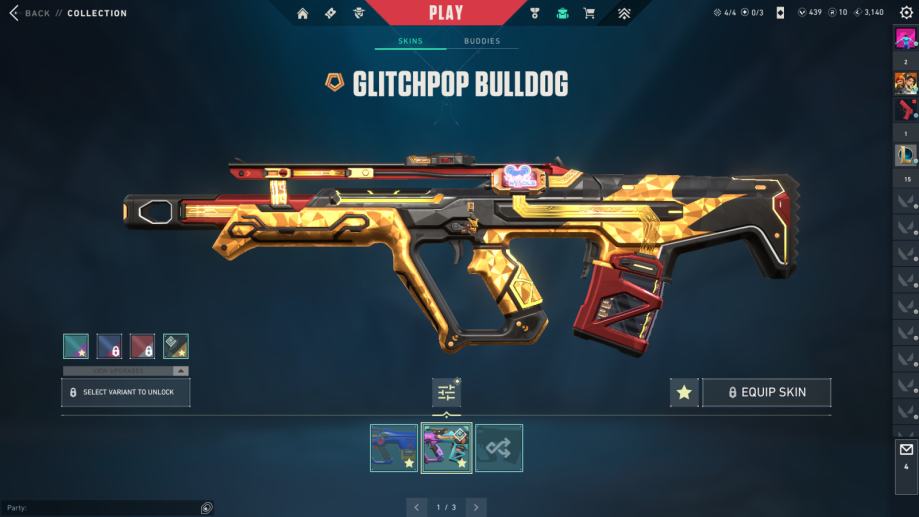The height and width of the screenshot is (517, 919).
Task: Click the Select Variant to Unlock button
Action: 126,392
